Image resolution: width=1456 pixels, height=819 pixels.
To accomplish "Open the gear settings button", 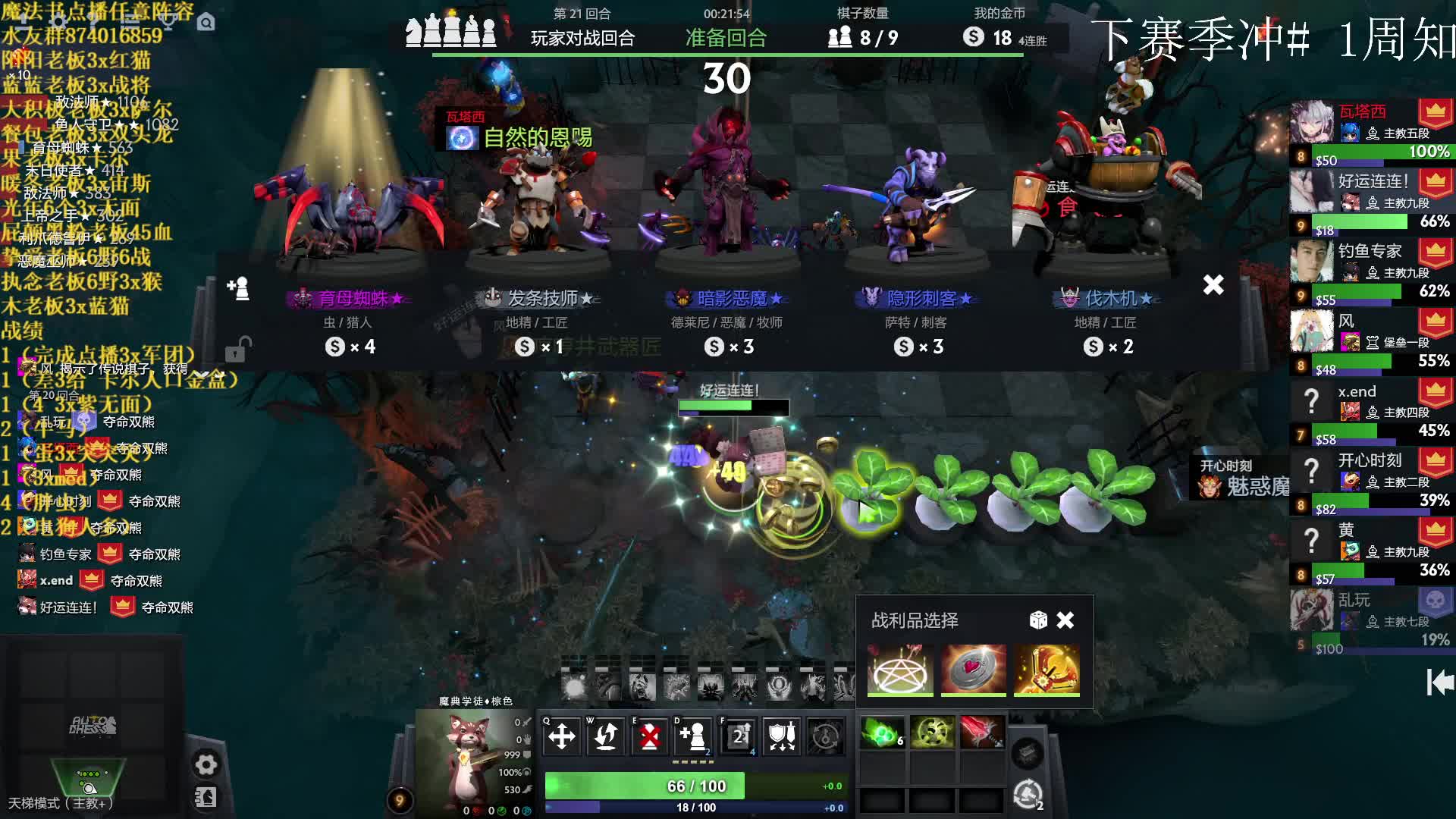I will [x=206, y=764].
